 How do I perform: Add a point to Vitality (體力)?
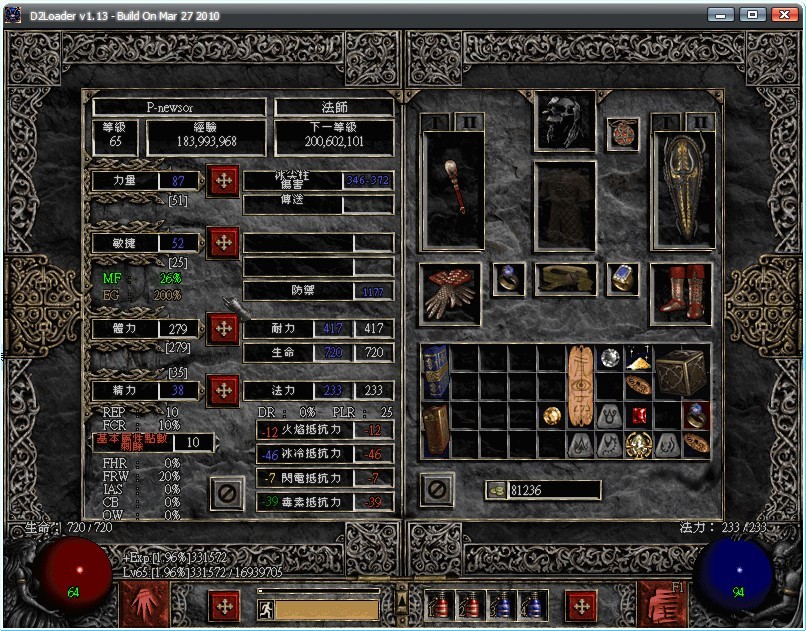pyautogui.click(x=223, y=328)
